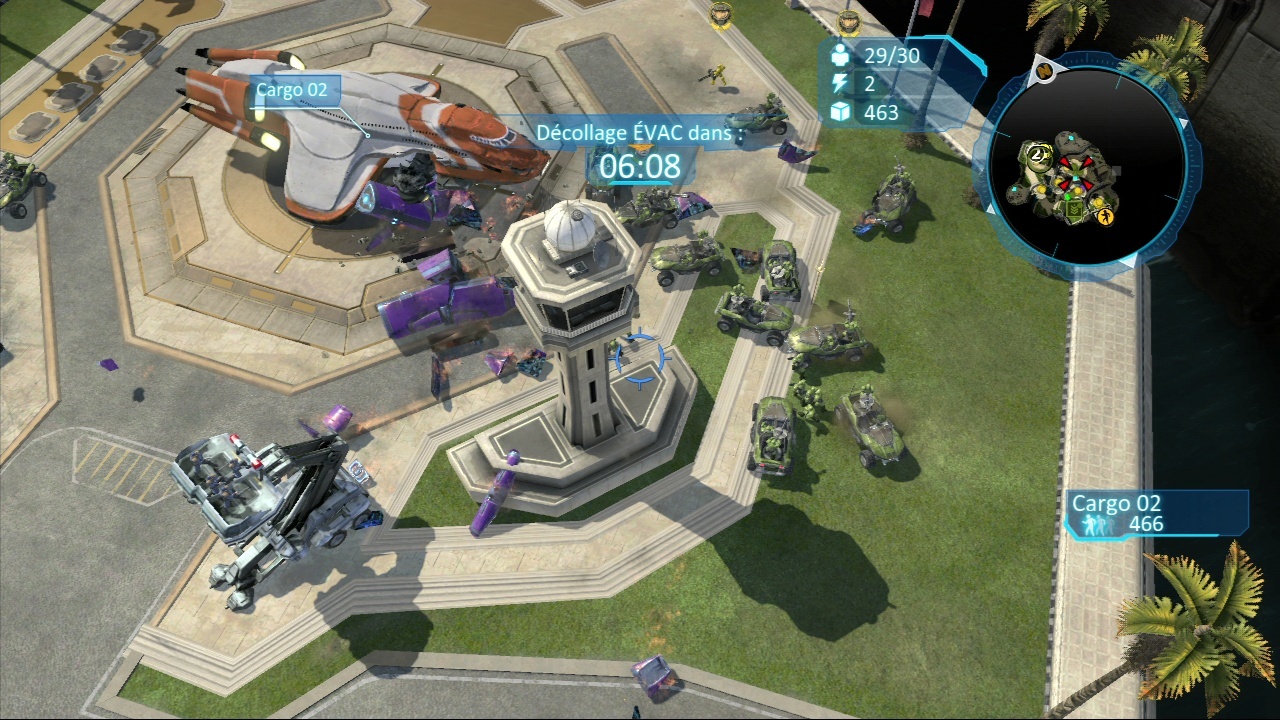Screen dimensions: 1280x720
Task: Click the north compass indicator on minimap
Action: 1044,71
